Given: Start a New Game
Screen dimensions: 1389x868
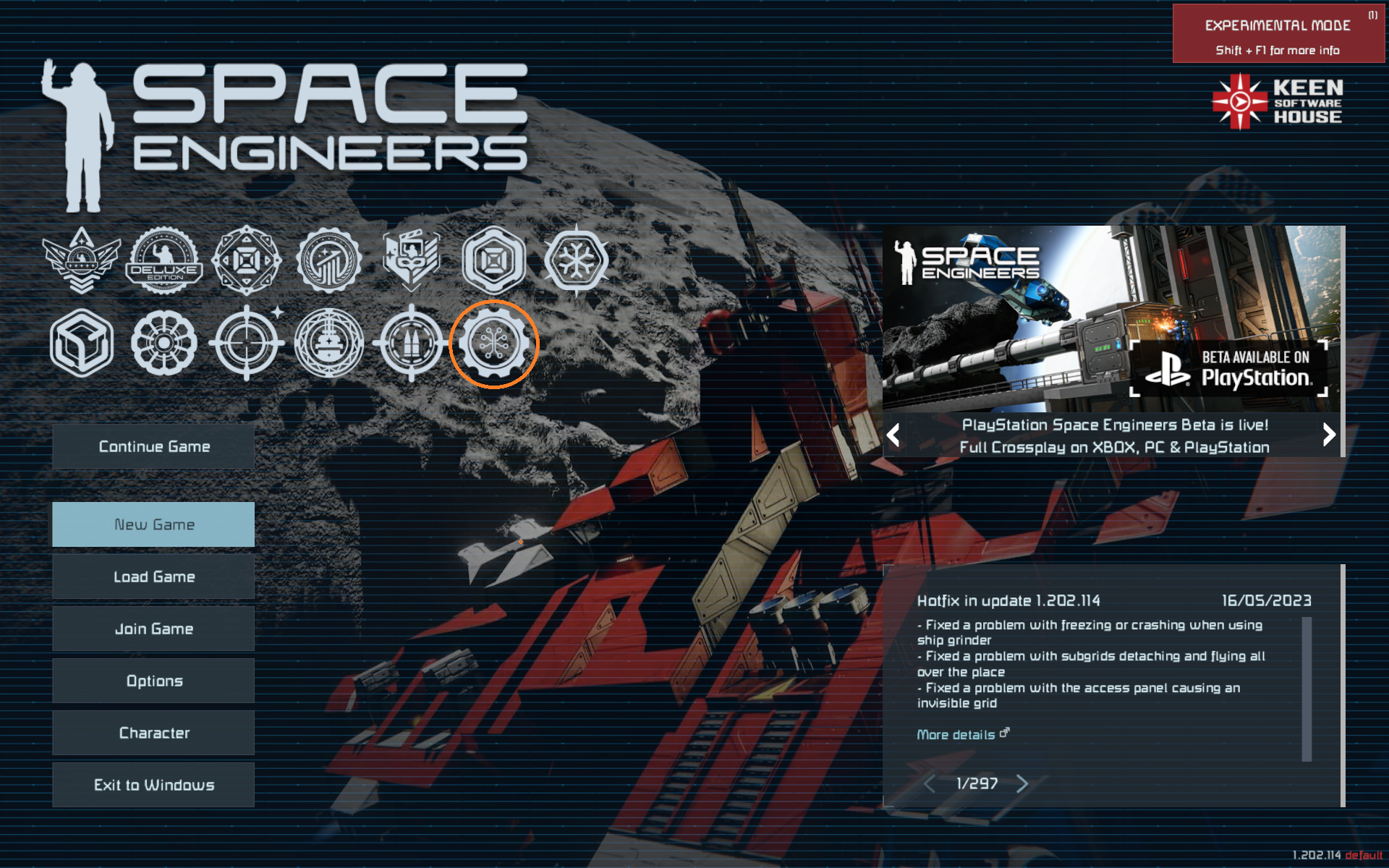Looking at the screenshot, I should (153, 524).
